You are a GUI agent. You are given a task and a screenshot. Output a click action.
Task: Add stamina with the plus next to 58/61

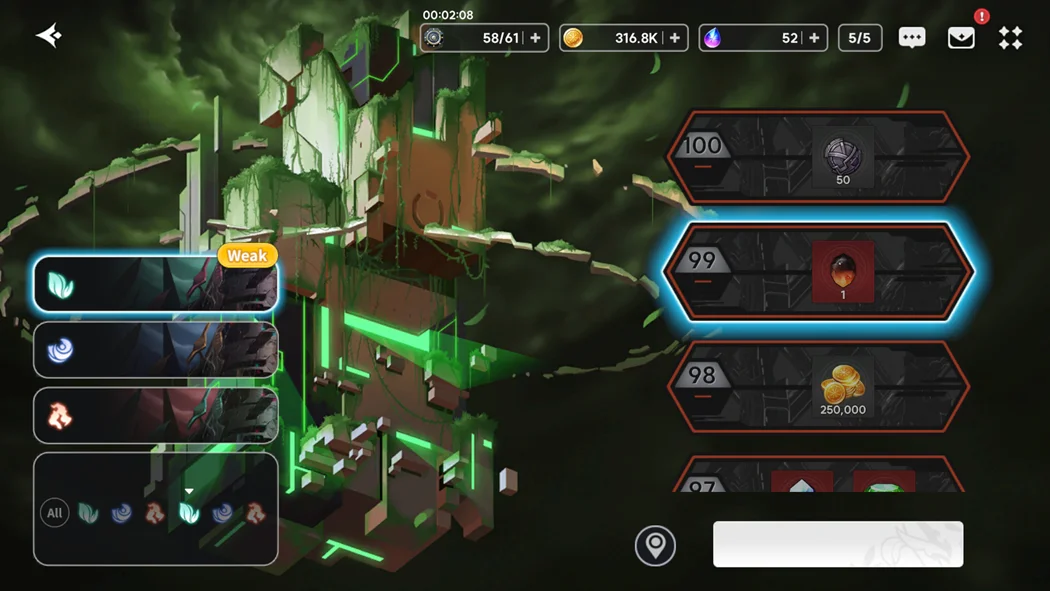[x=535, y=38]
